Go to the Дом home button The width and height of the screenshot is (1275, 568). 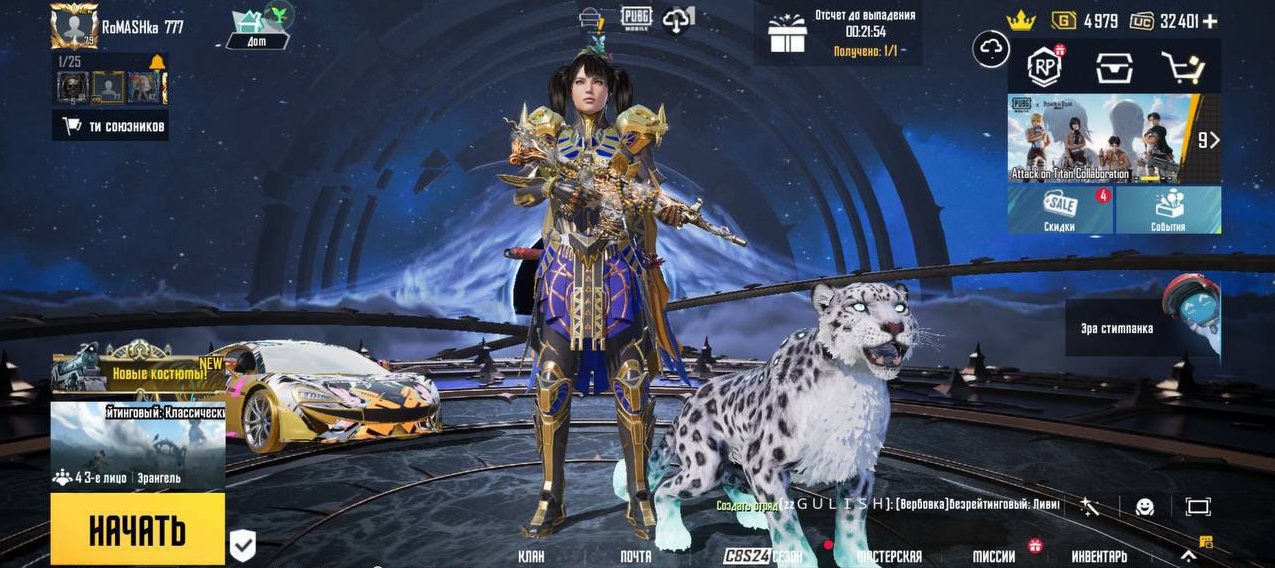pyautogui.click(x=258, y=29)
